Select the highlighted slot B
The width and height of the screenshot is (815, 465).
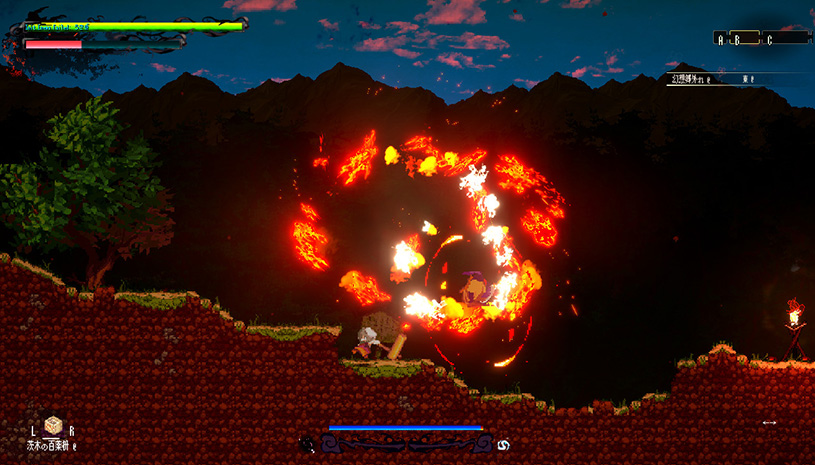738,39
